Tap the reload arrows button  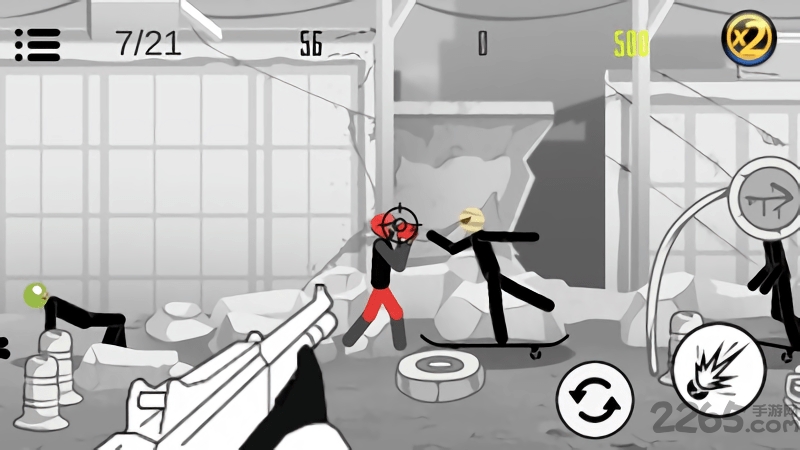click(594, 400)
